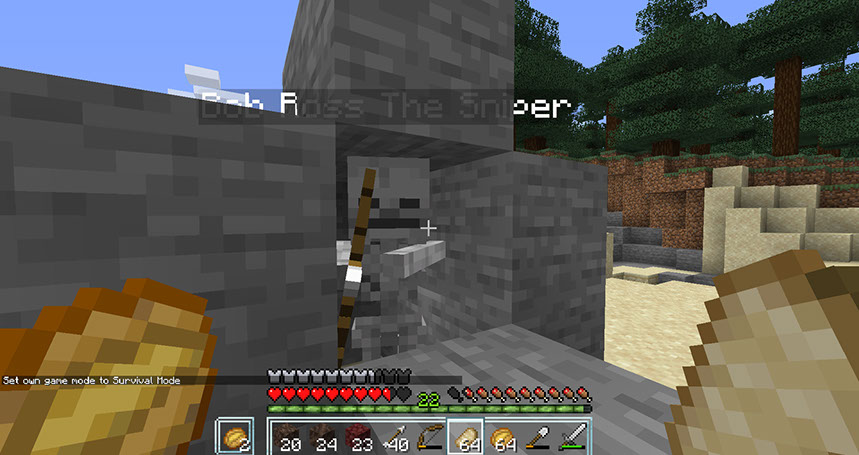Select the brown block stack of 20
Image resolution: width=859 pixels, height=455 pixels.
[x=289, y=438]
